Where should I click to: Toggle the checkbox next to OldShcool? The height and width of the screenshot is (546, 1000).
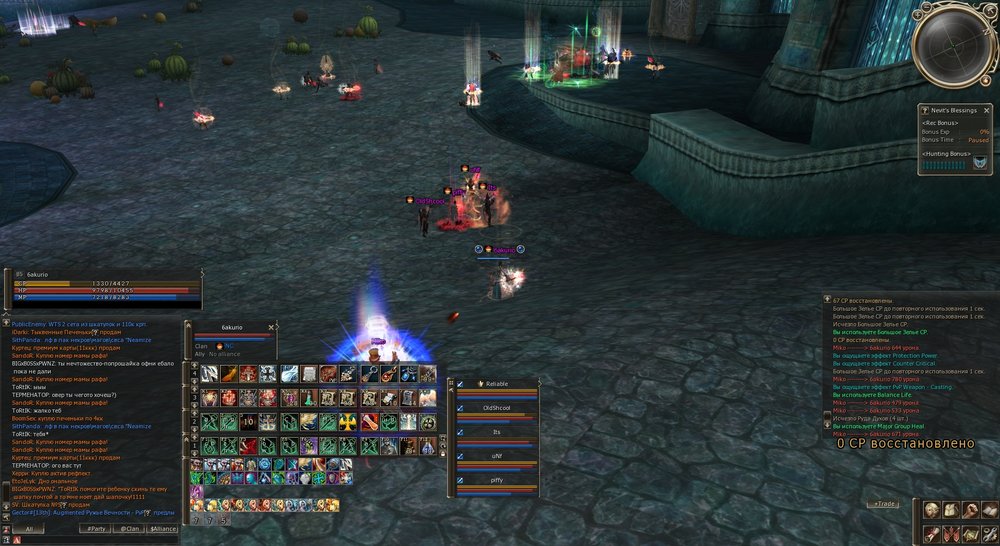point(461,407)
